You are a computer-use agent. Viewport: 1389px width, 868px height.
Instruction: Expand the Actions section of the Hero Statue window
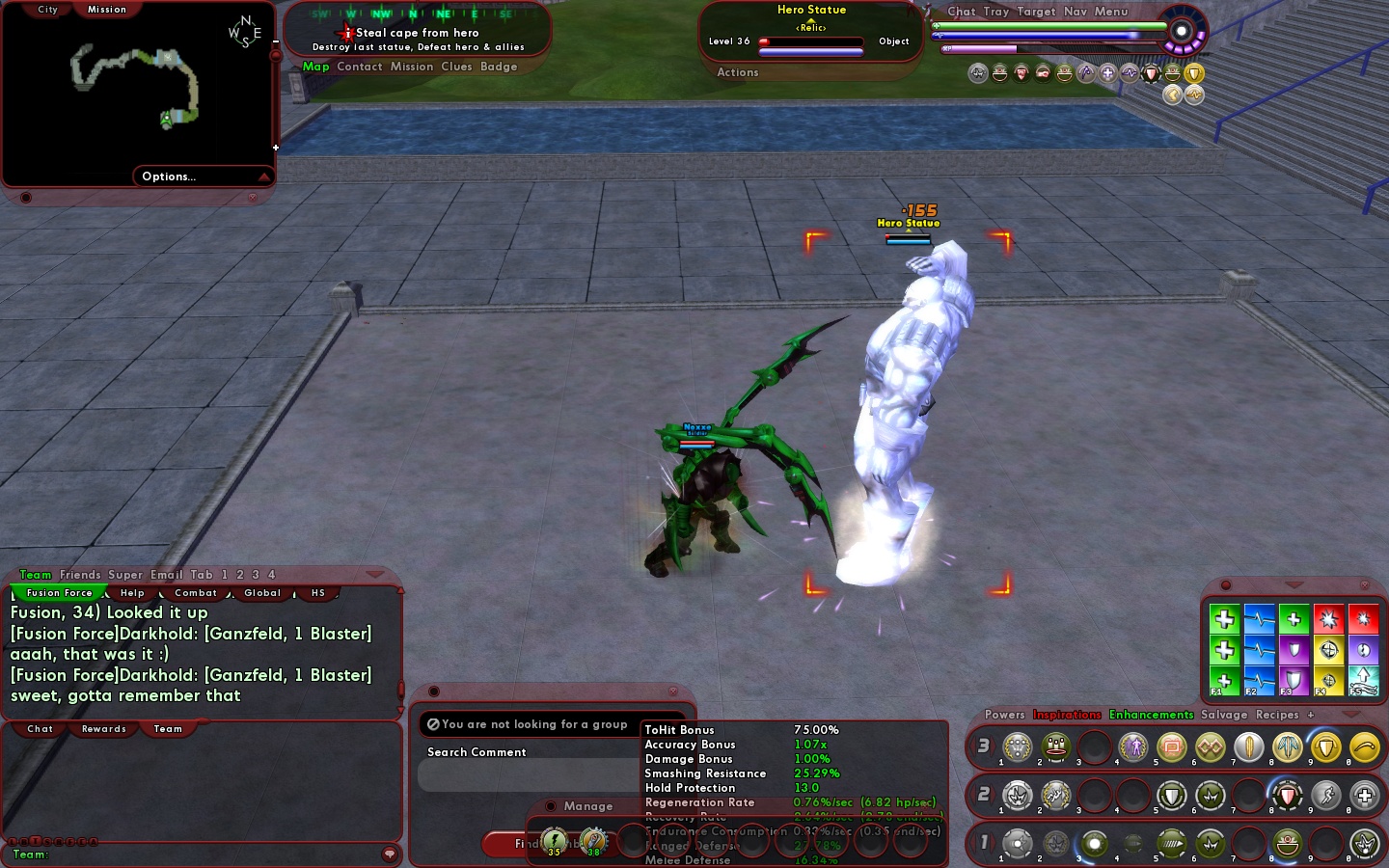737,72
